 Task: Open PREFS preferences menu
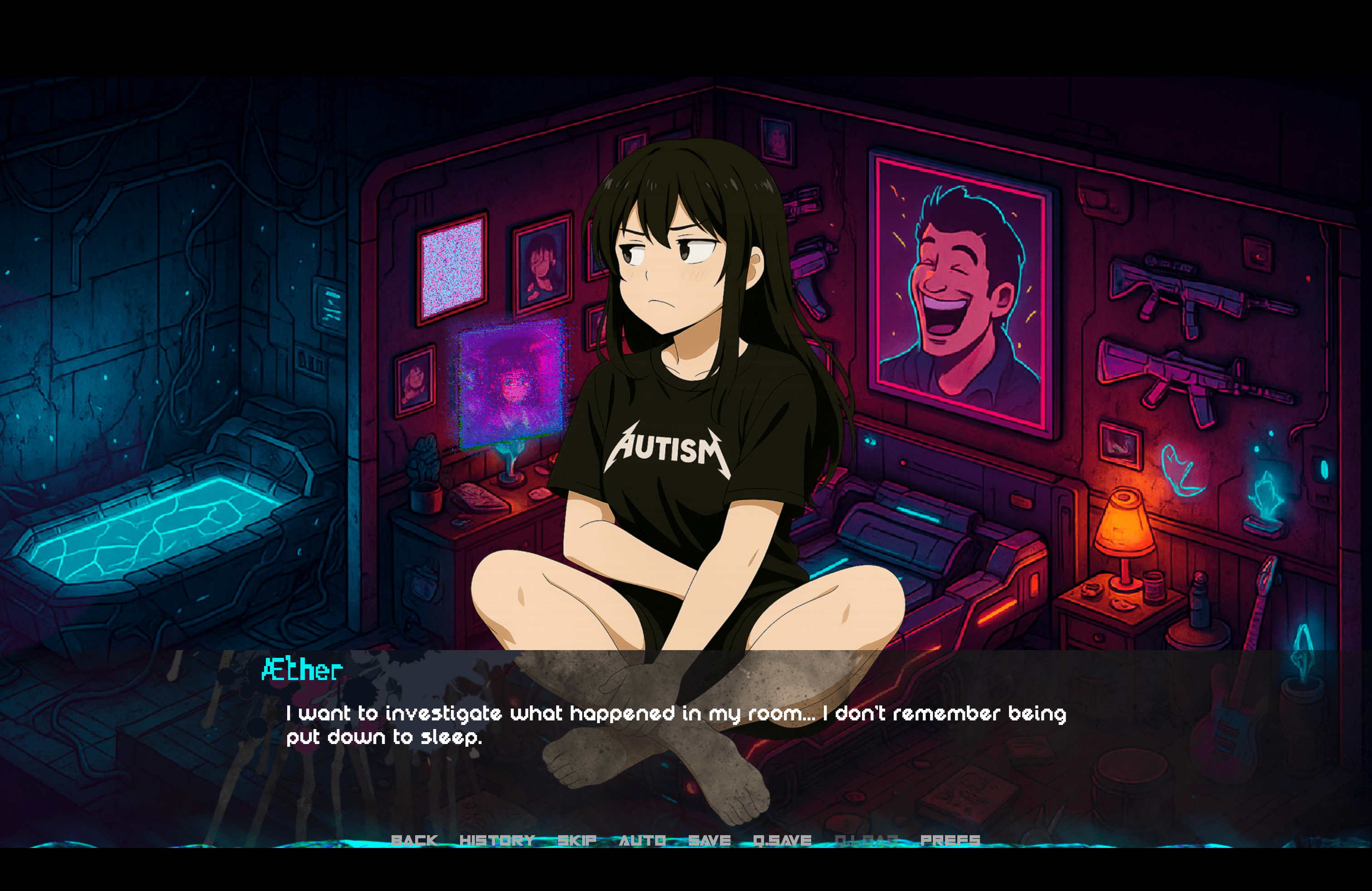click(950, 840)
